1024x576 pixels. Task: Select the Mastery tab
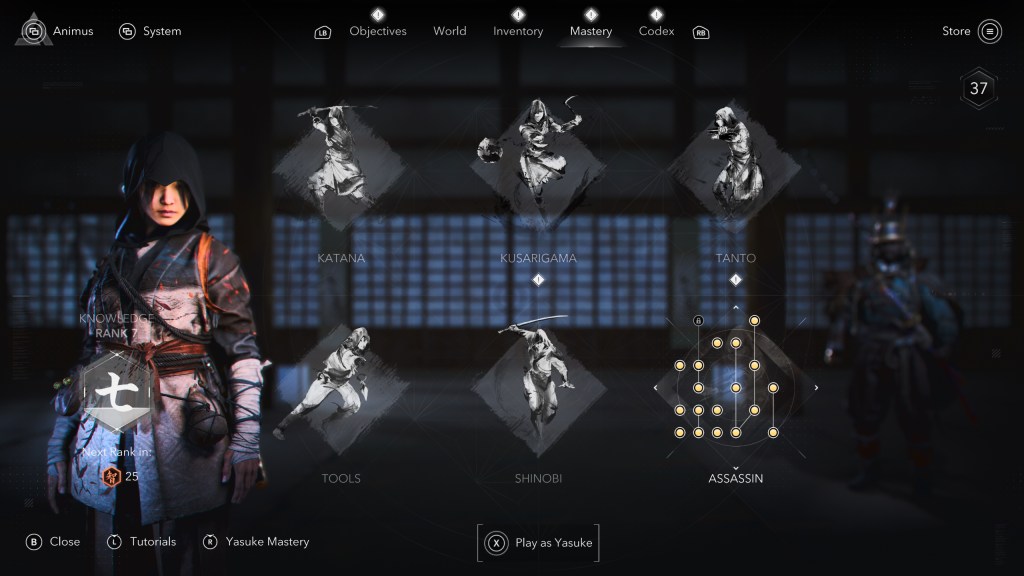(590, 31)
